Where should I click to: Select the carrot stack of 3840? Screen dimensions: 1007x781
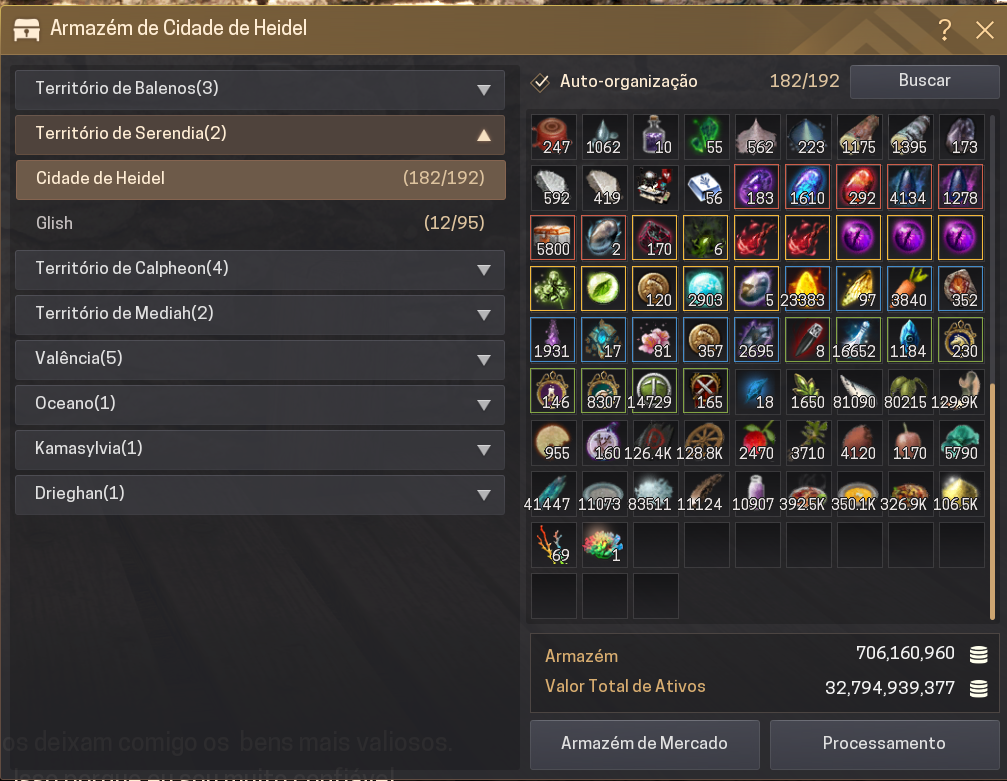[x=910, y=289]
